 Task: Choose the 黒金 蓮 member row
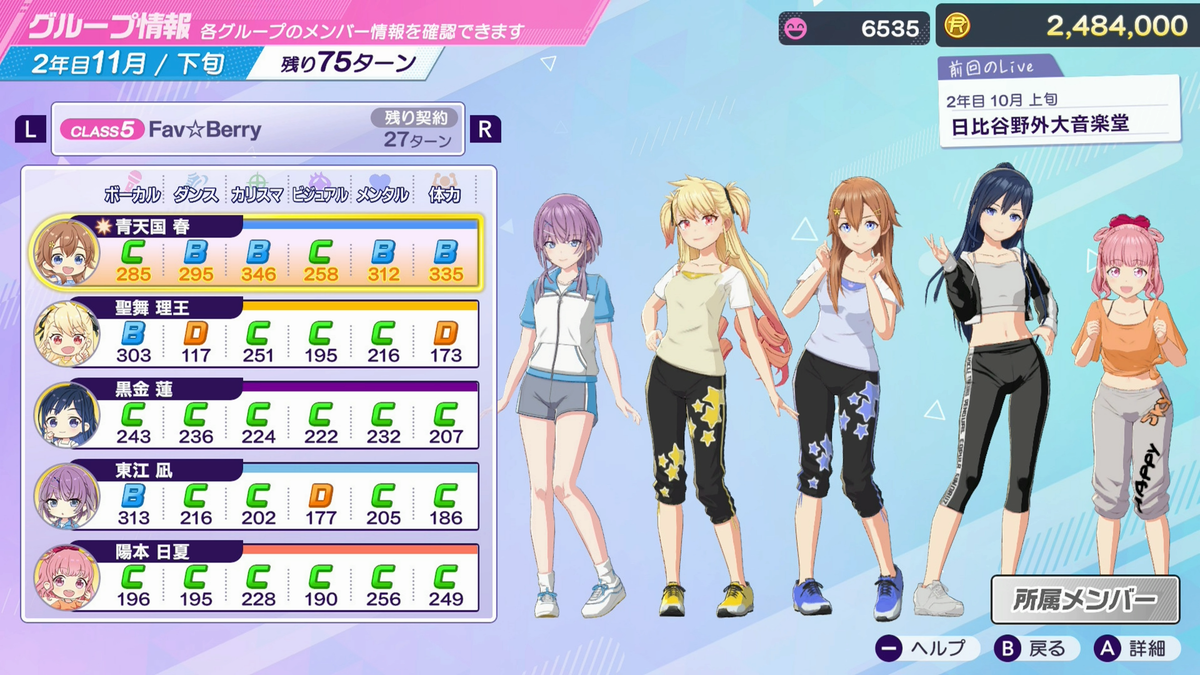[260, 415]
